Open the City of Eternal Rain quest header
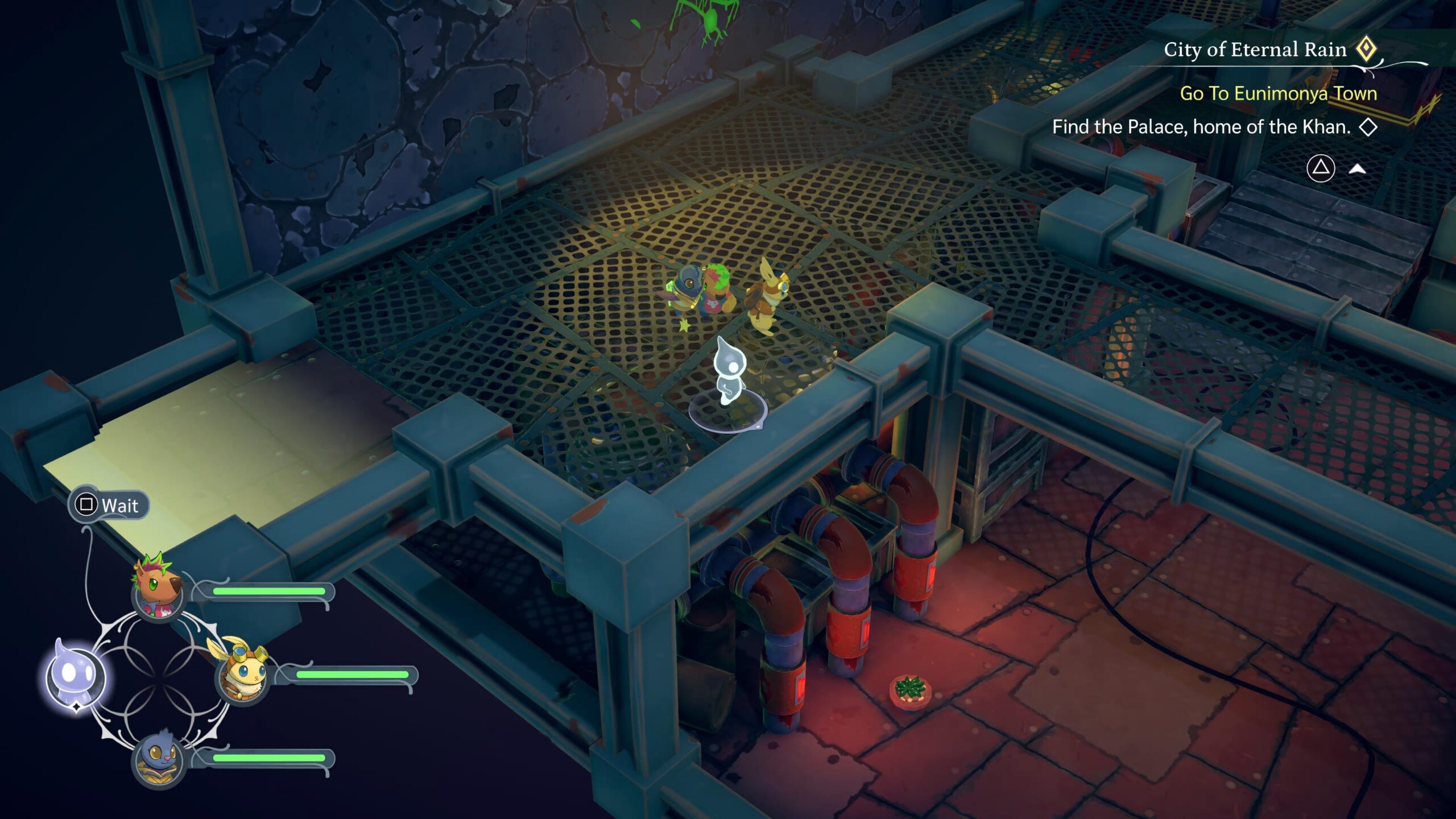Viewport: 1456px width, 819px height. pyautogui.click(x=1255, y=50)
